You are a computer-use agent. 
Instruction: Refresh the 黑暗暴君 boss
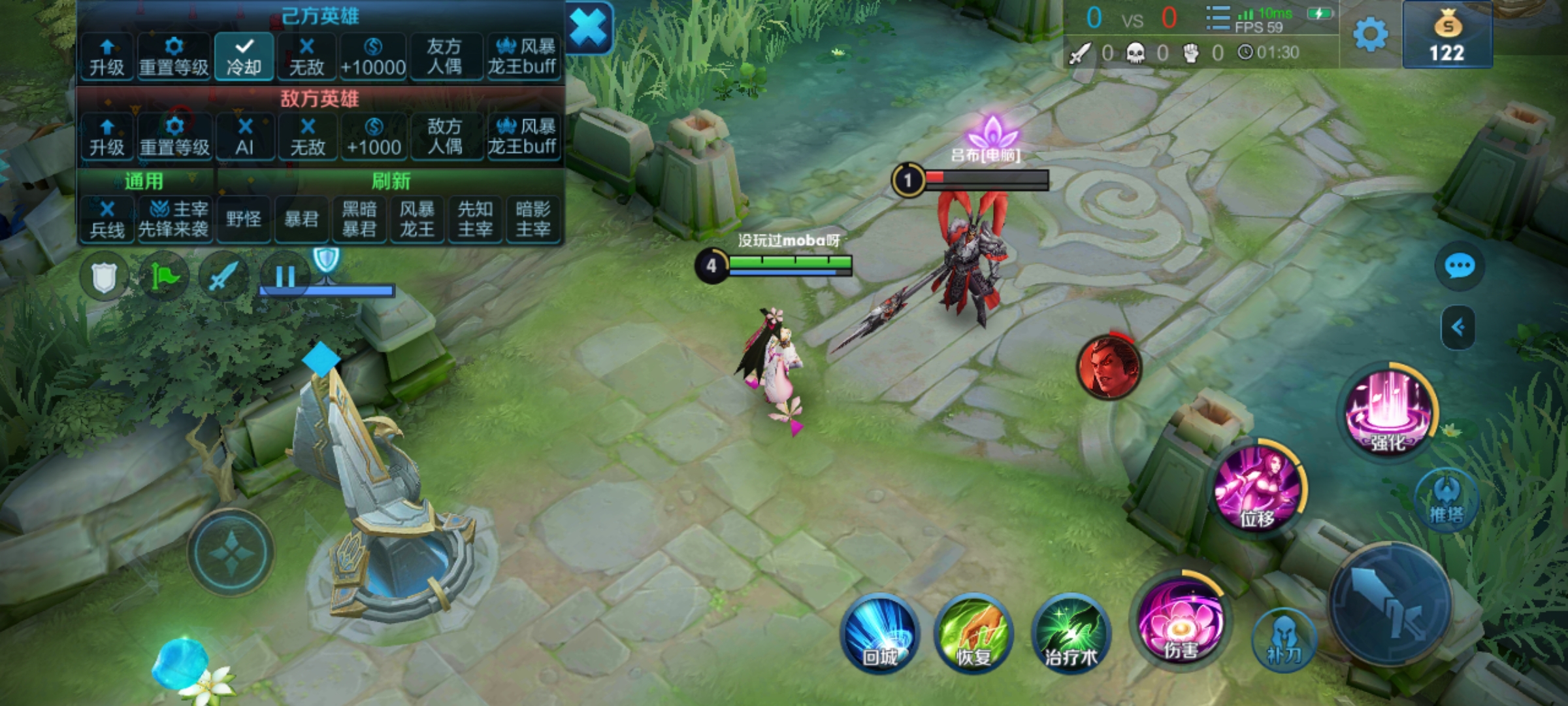click(x=359, y=219)
